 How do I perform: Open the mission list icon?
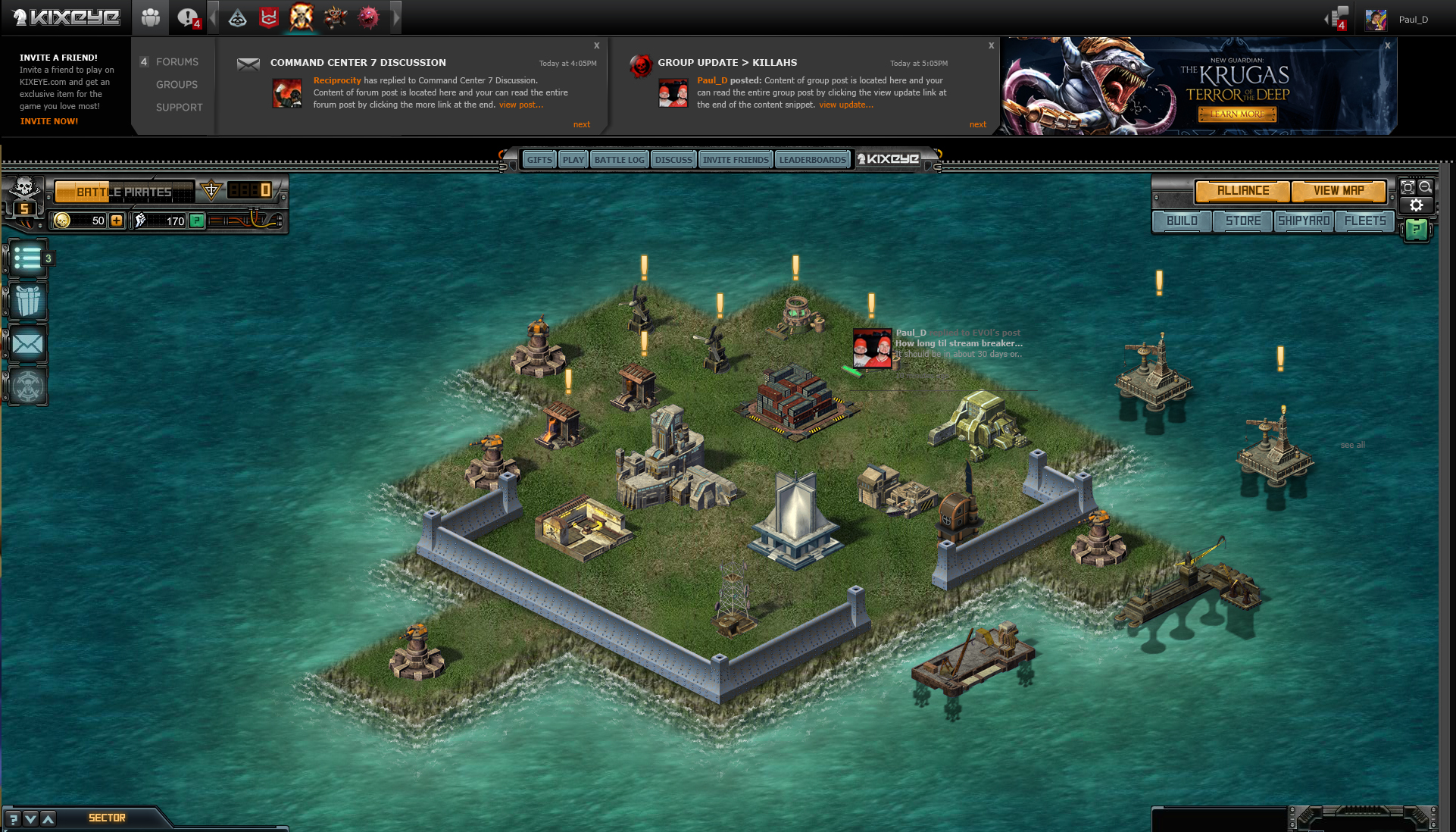[x=27, y=258]
